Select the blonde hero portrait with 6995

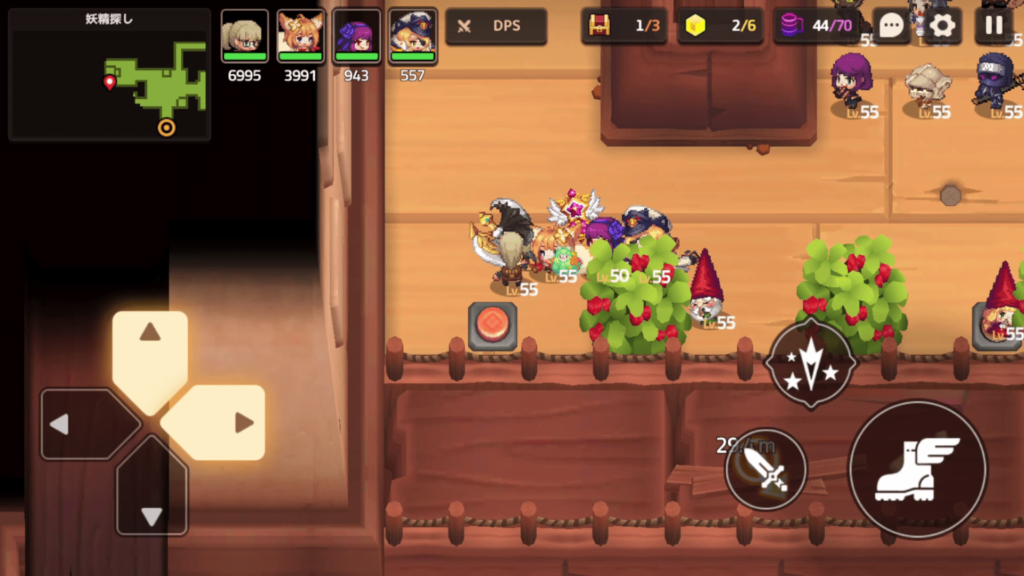(245, 38)
